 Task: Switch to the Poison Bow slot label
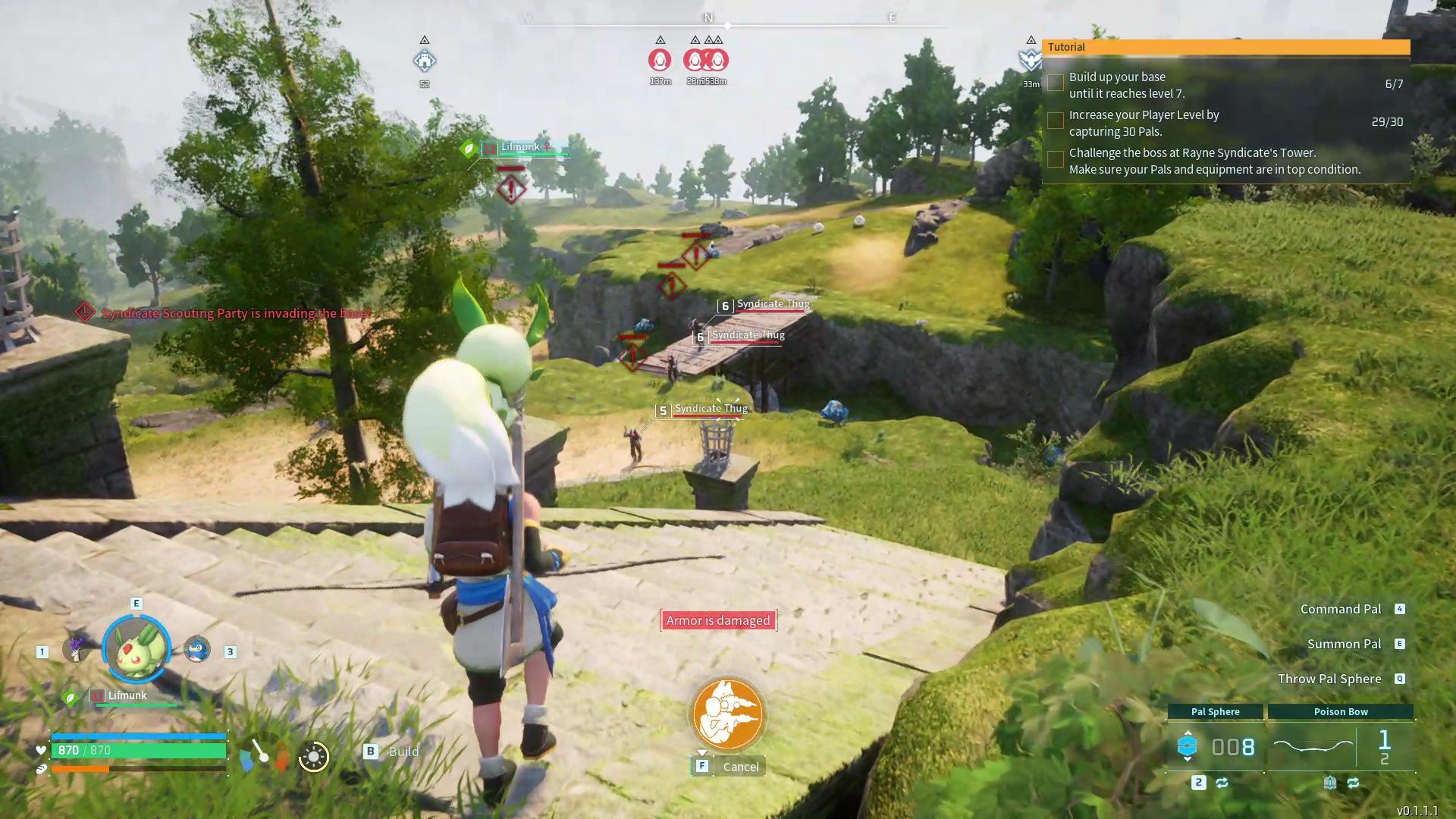point(1341,711)
